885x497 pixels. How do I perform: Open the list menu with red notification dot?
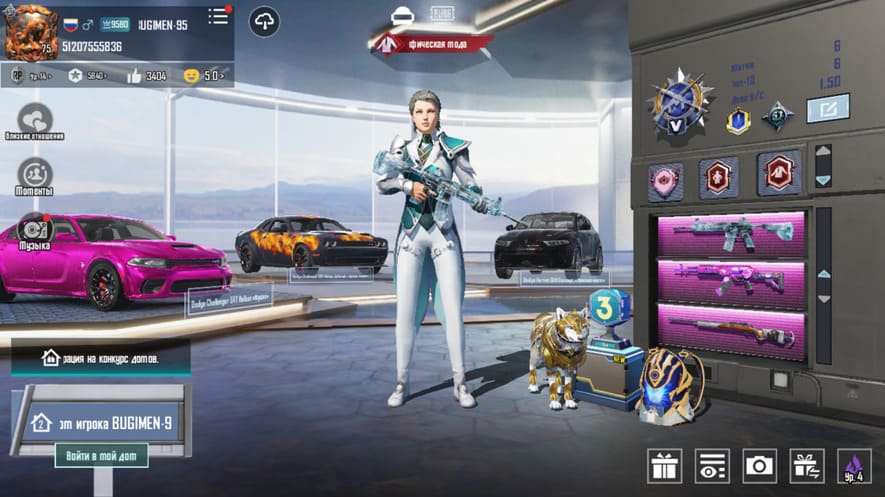tap(218, 17)
